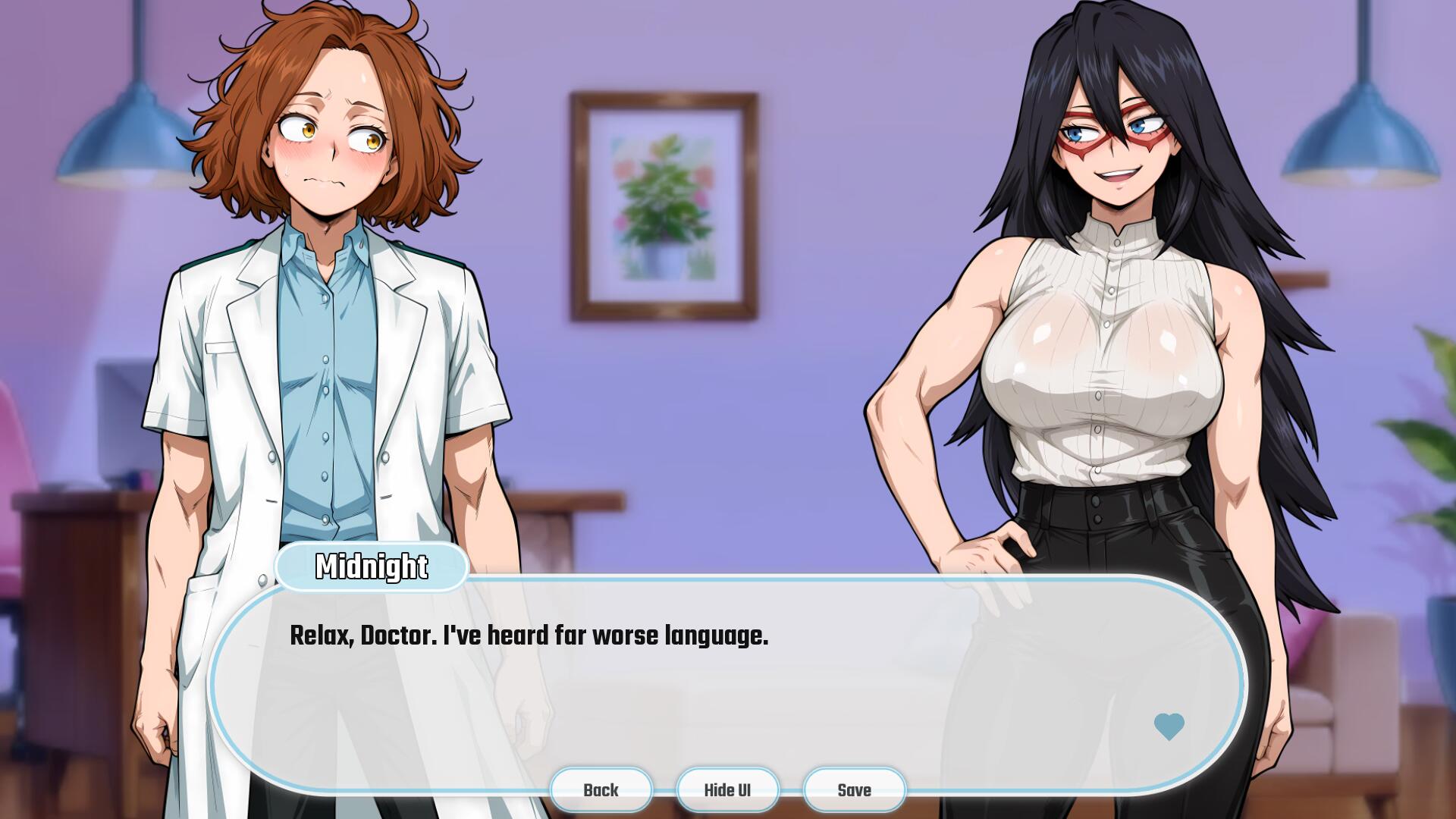Click the Midnight nameplate above the dialogue

tap(372, 566)
